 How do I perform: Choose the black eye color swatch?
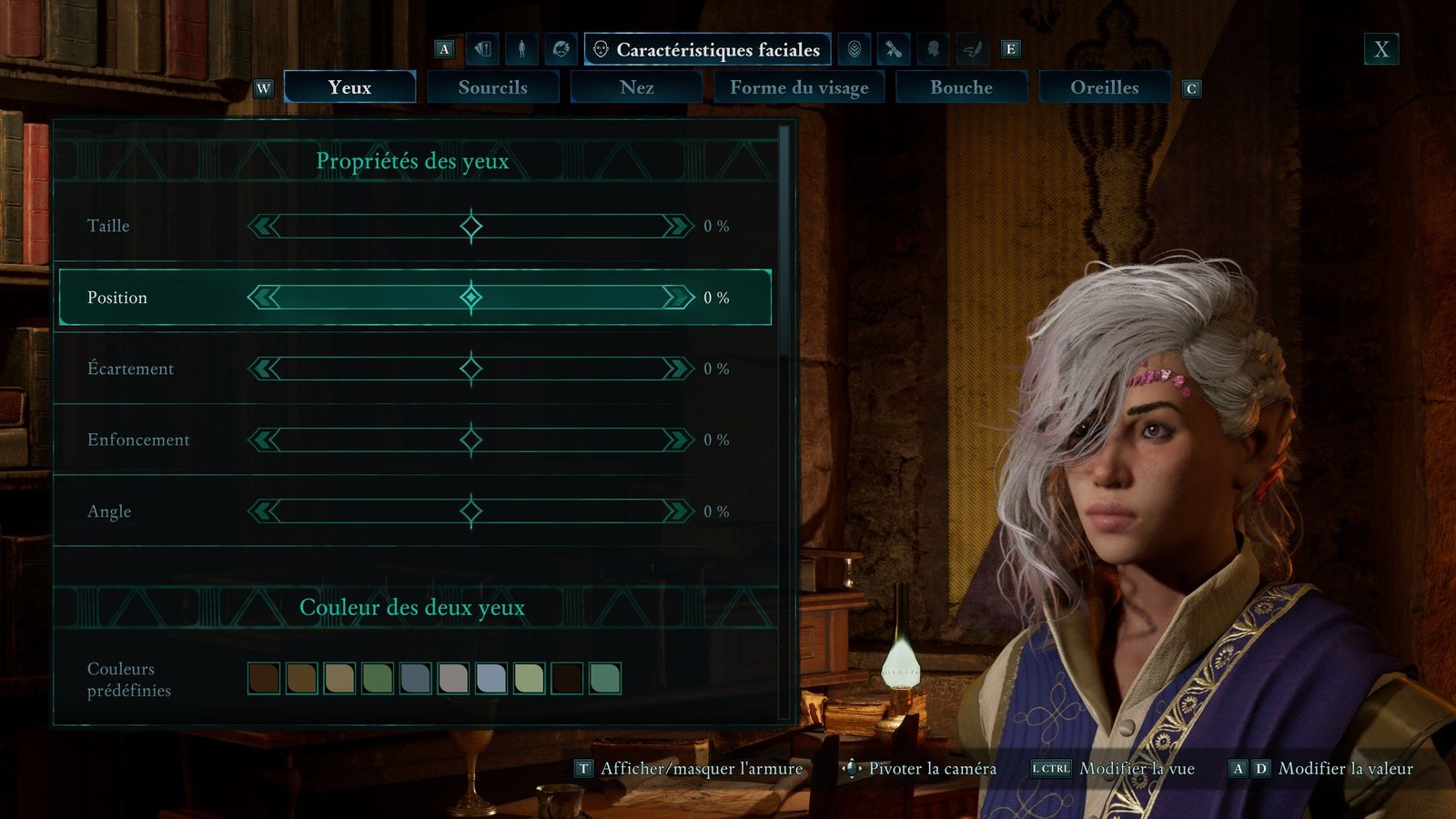(567, 678)
